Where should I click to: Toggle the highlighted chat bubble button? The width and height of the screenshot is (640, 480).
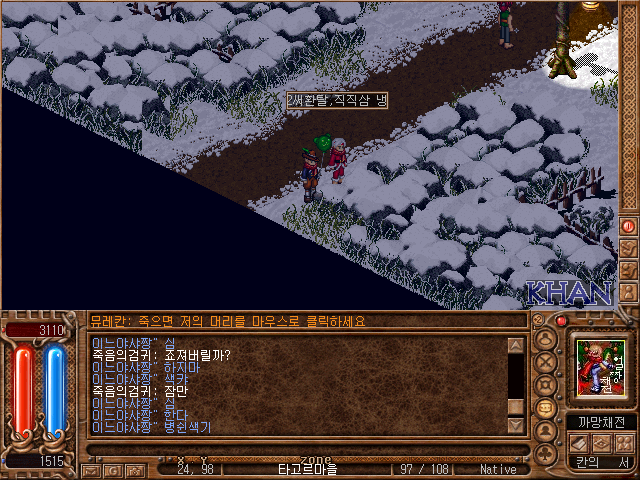click(x=546, y=408)
